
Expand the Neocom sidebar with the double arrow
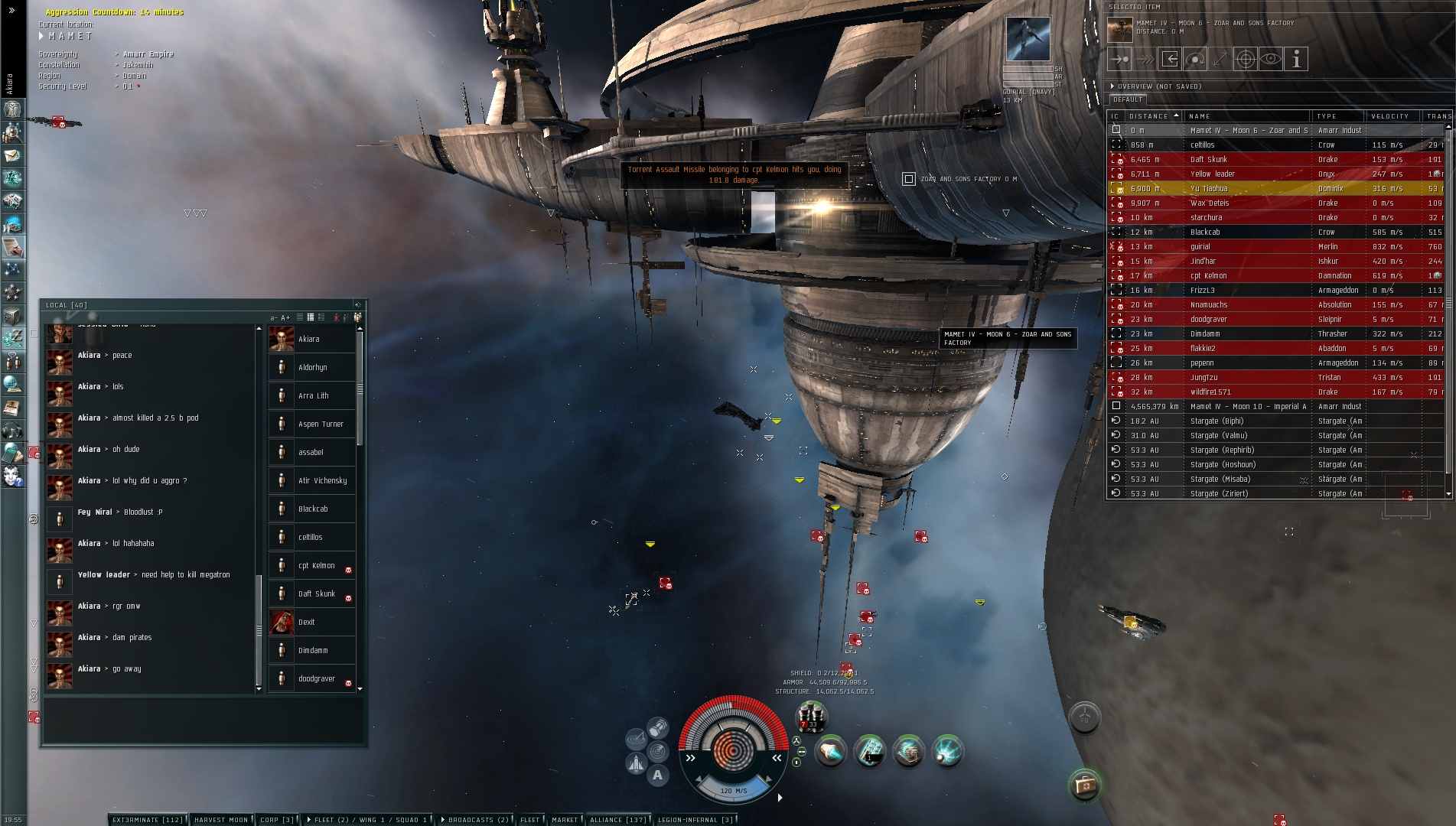(11, 11)
